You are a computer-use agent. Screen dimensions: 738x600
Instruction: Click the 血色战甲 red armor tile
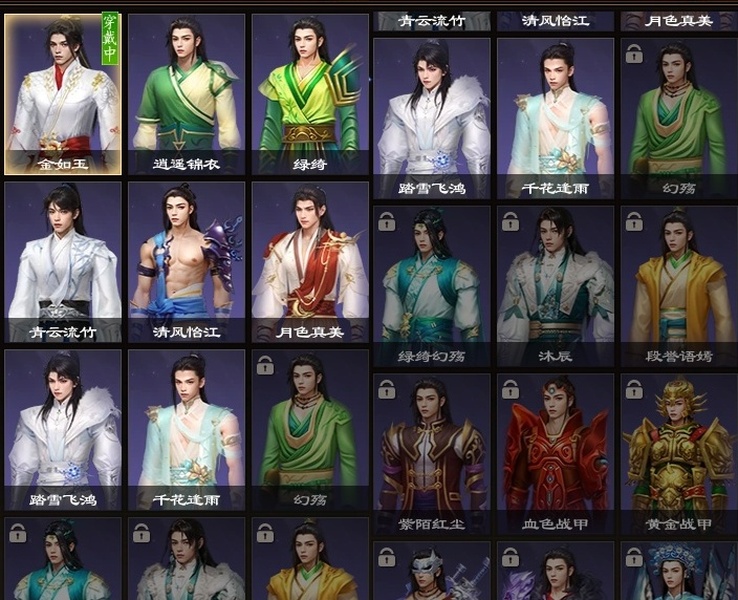click(555, 454)
